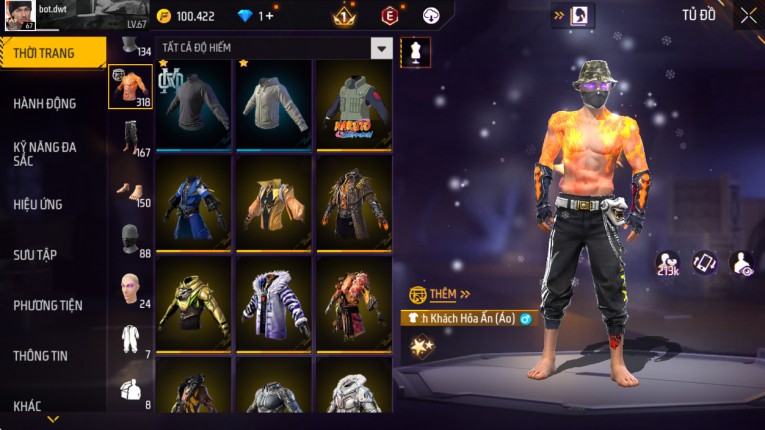Select the shoes subcategory showing bare feet

tap(130, 190)
